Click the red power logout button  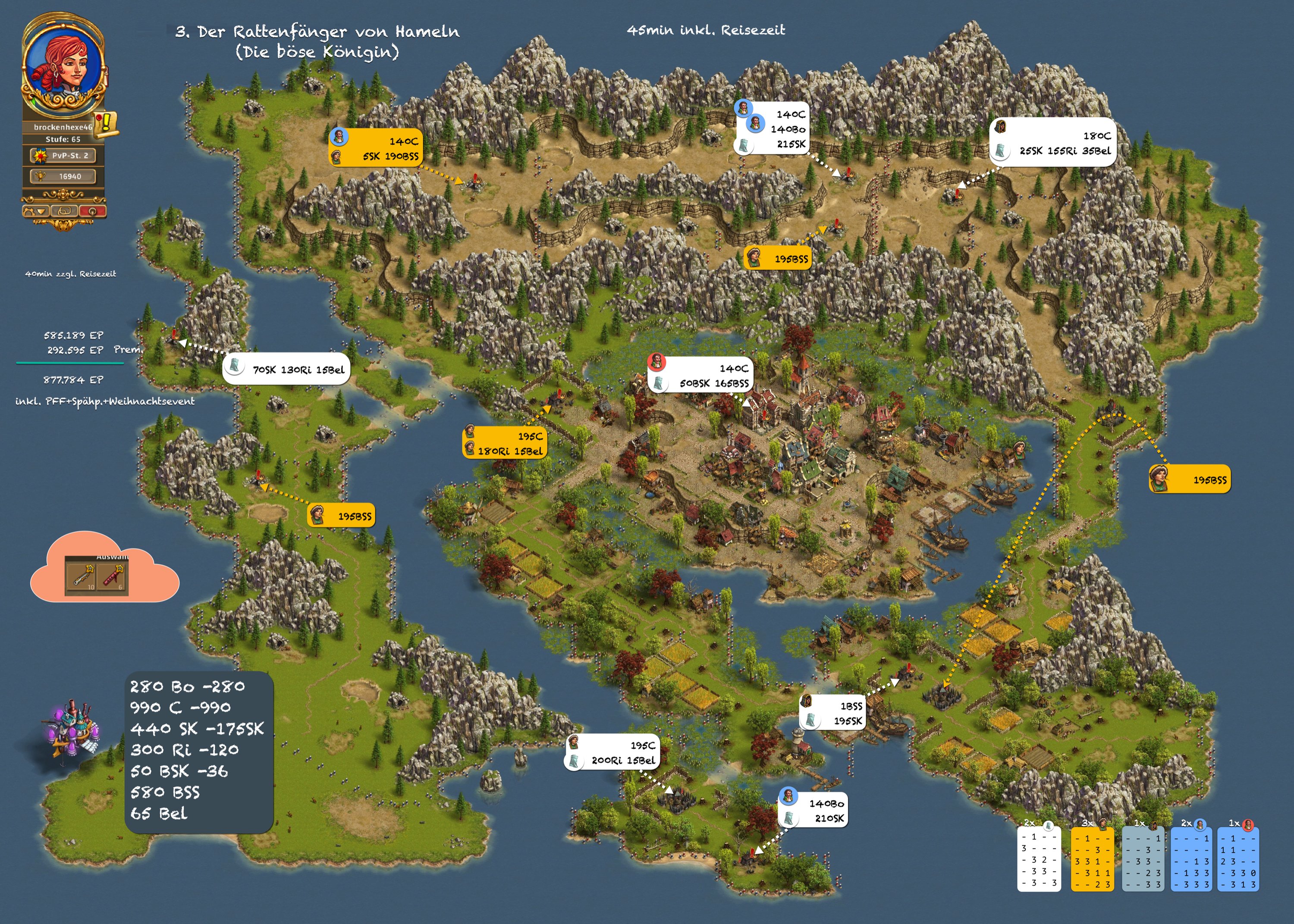92,211
